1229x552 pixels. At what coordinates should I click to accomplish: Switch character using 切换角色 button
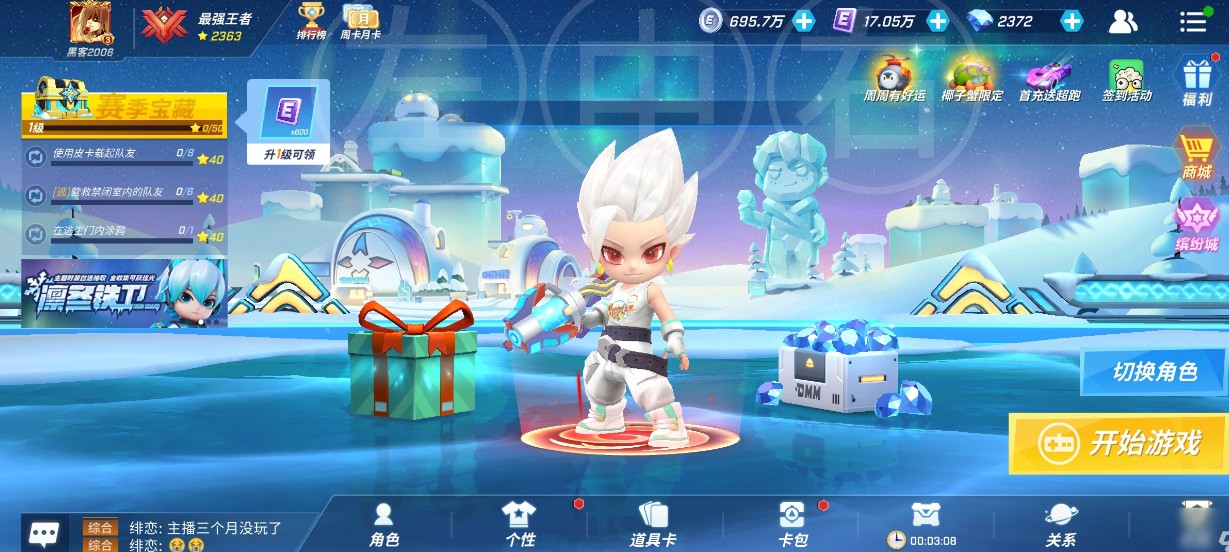pyautogui.click(x=1154, y=372)
